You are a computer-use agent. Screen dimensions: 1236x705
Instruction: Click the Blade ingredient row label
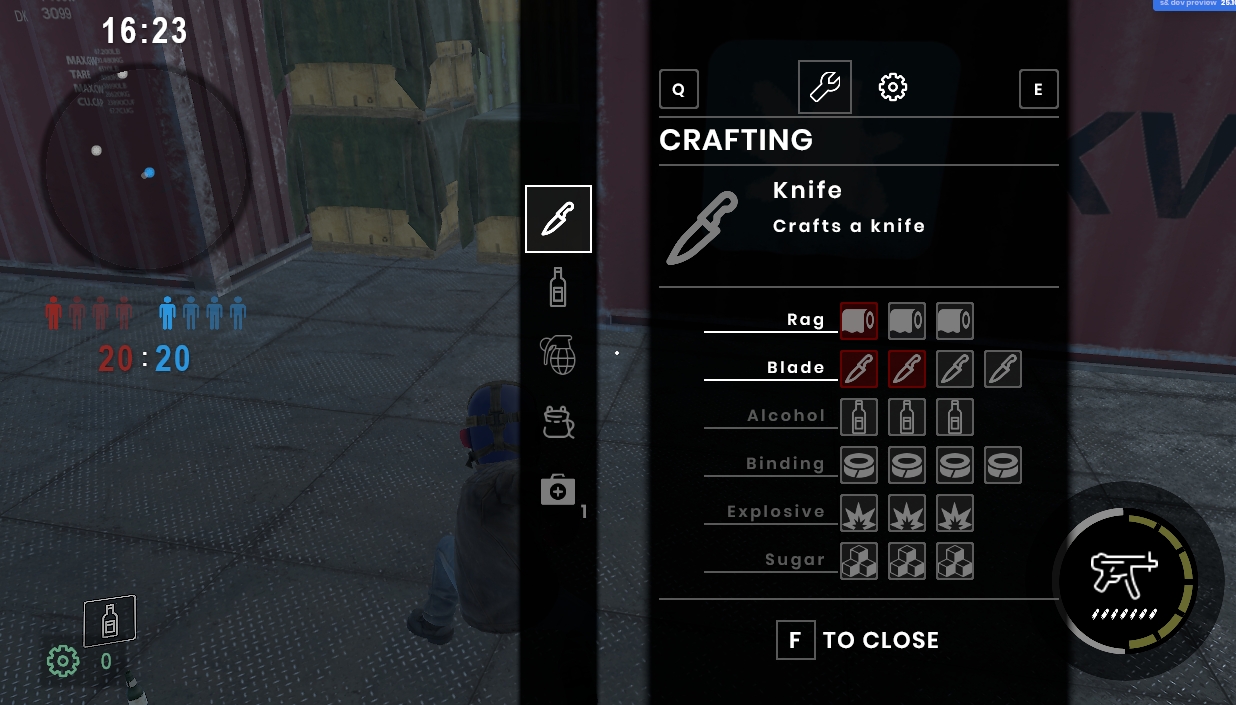(796, 368)
